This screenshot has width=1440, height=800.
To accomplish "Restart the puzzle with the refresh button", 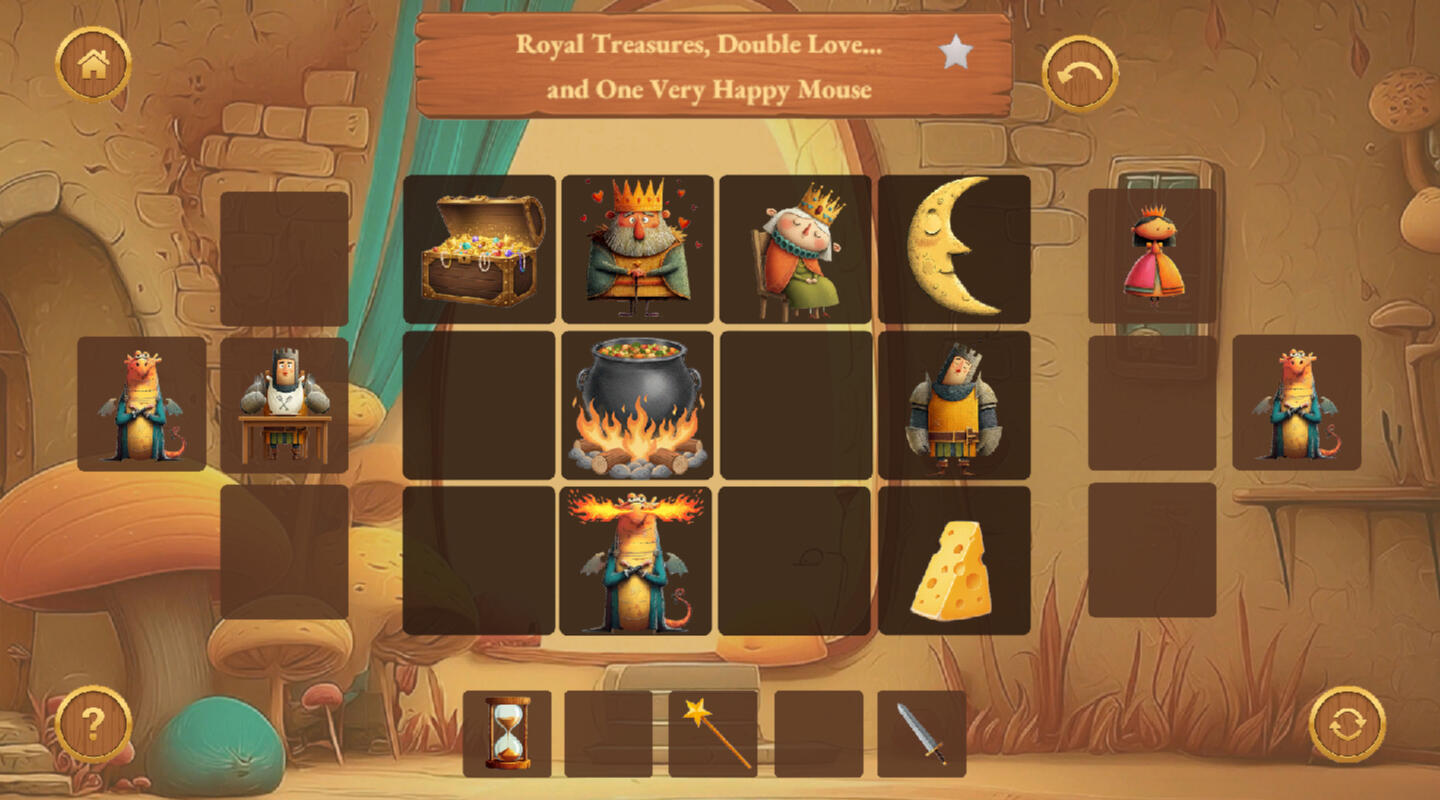I will tap(1347, 724).
